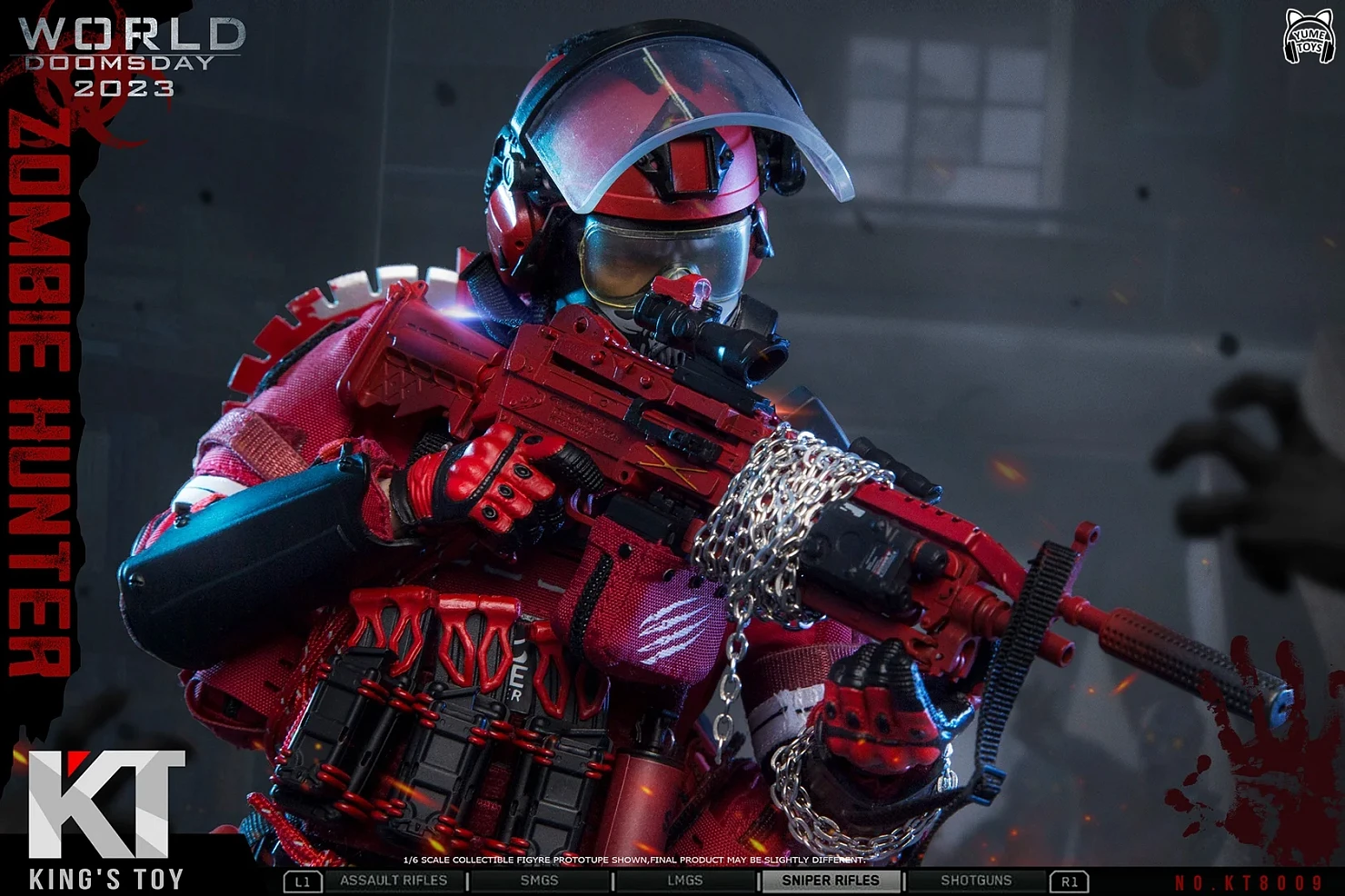Select the LMGs tab
This screenshot has height=896, width=1345.
tap(684, 881)
